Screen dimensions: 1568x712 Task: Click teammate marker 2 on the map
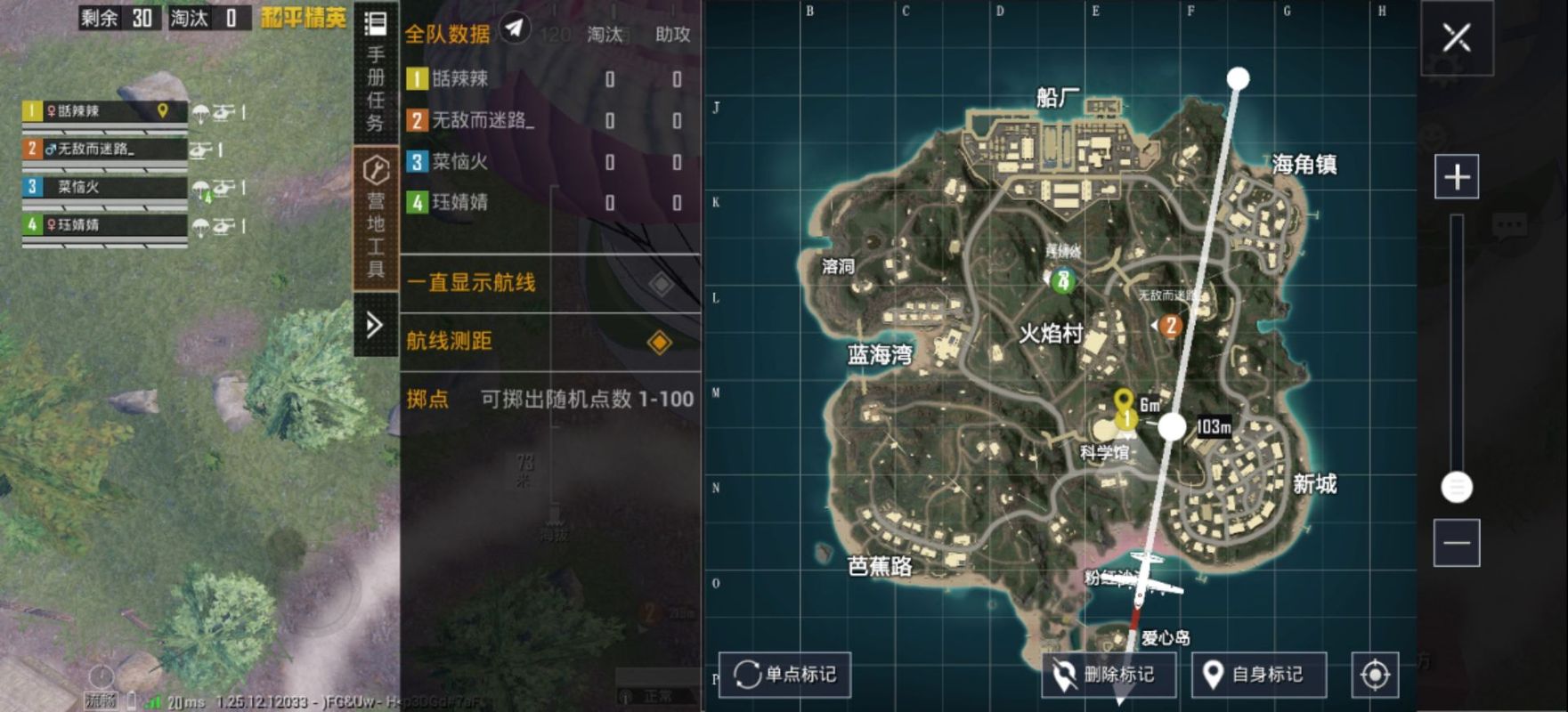tap(1170, 327)
